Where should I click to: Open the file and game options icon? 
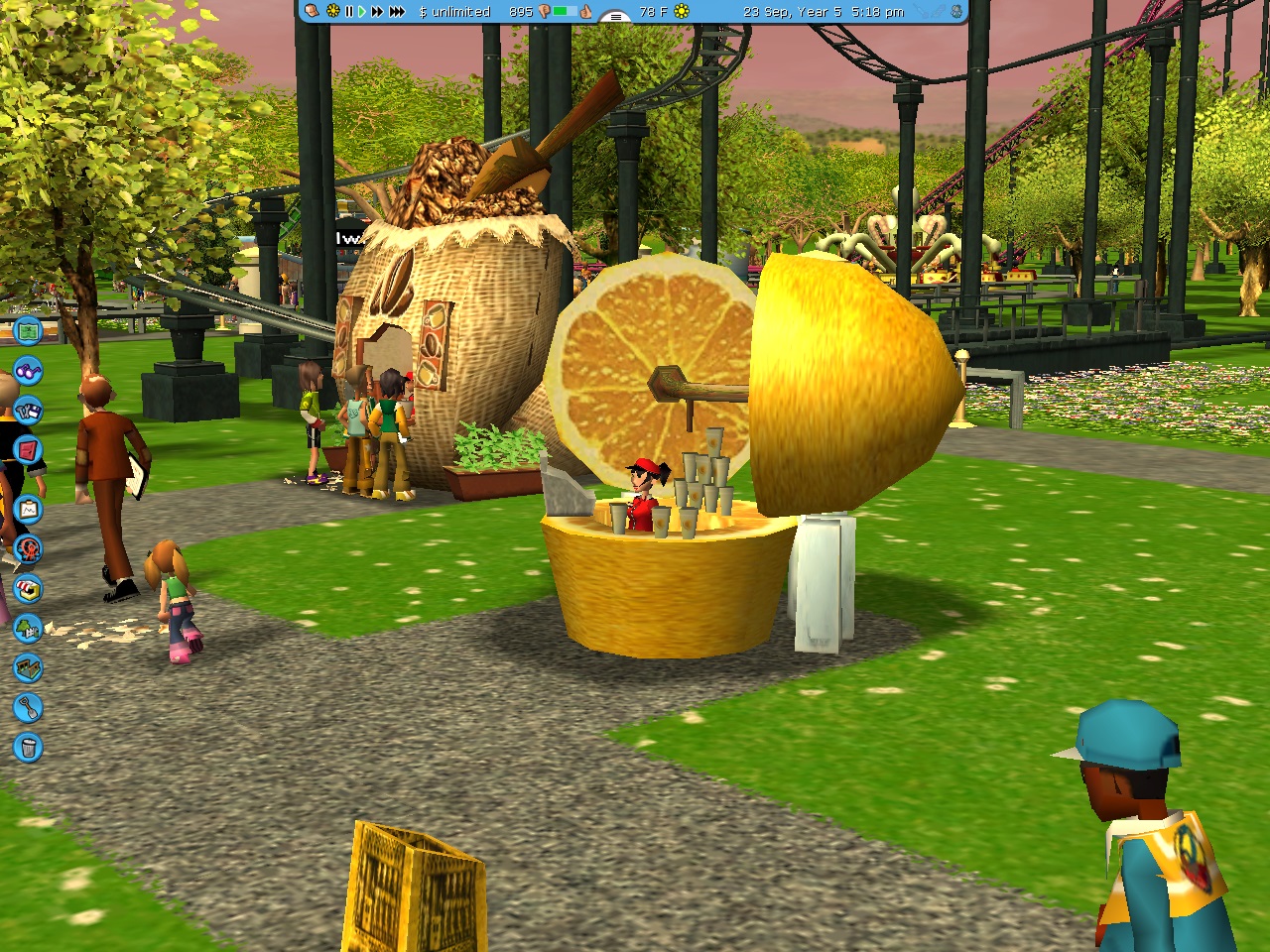(28, 410)
